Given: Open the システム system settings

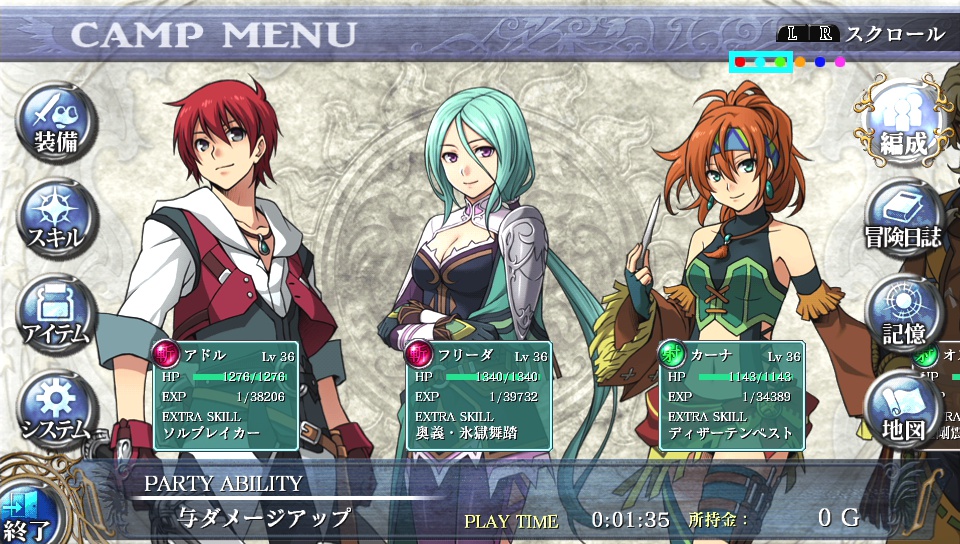Looking at the screenshot, I should pos(56,408).
